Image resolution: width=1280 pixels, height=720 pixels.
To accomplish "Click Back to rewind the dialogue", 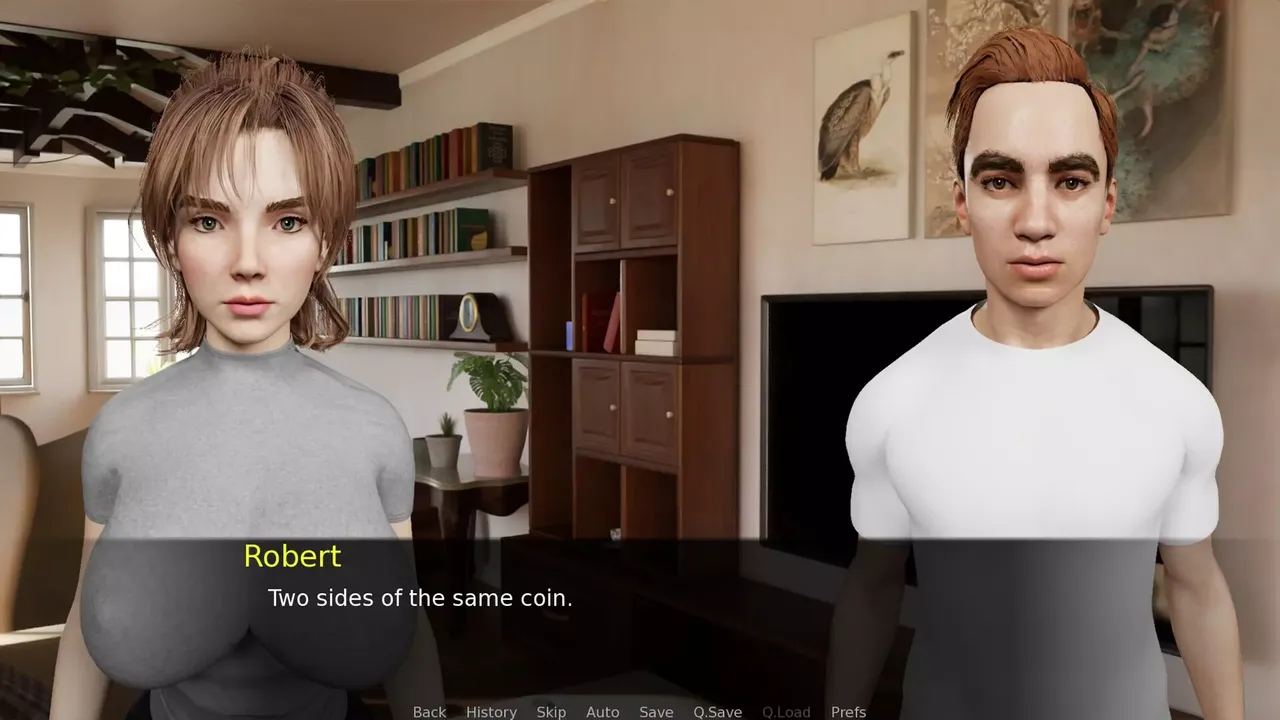I will 429,712.
